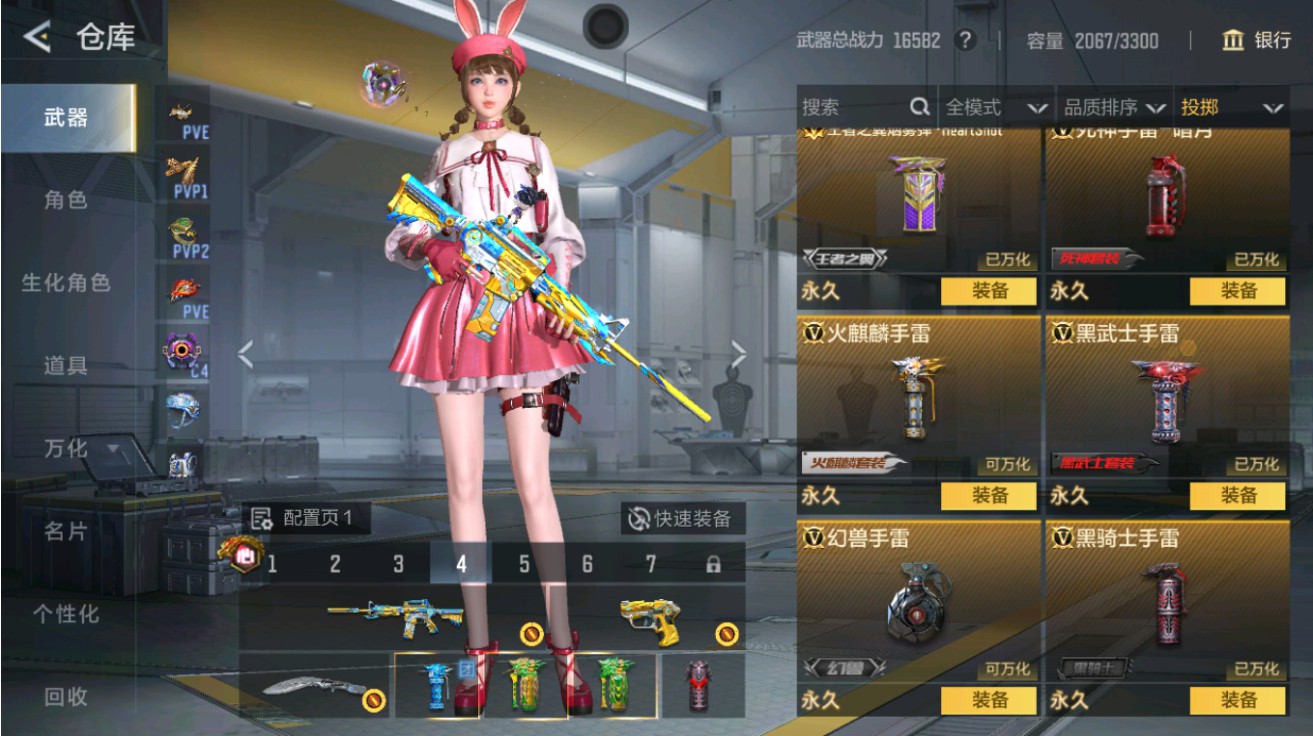Select loadout preset number 5
Viewport: 1313px width, 736px height.
[x=522, y=563]
